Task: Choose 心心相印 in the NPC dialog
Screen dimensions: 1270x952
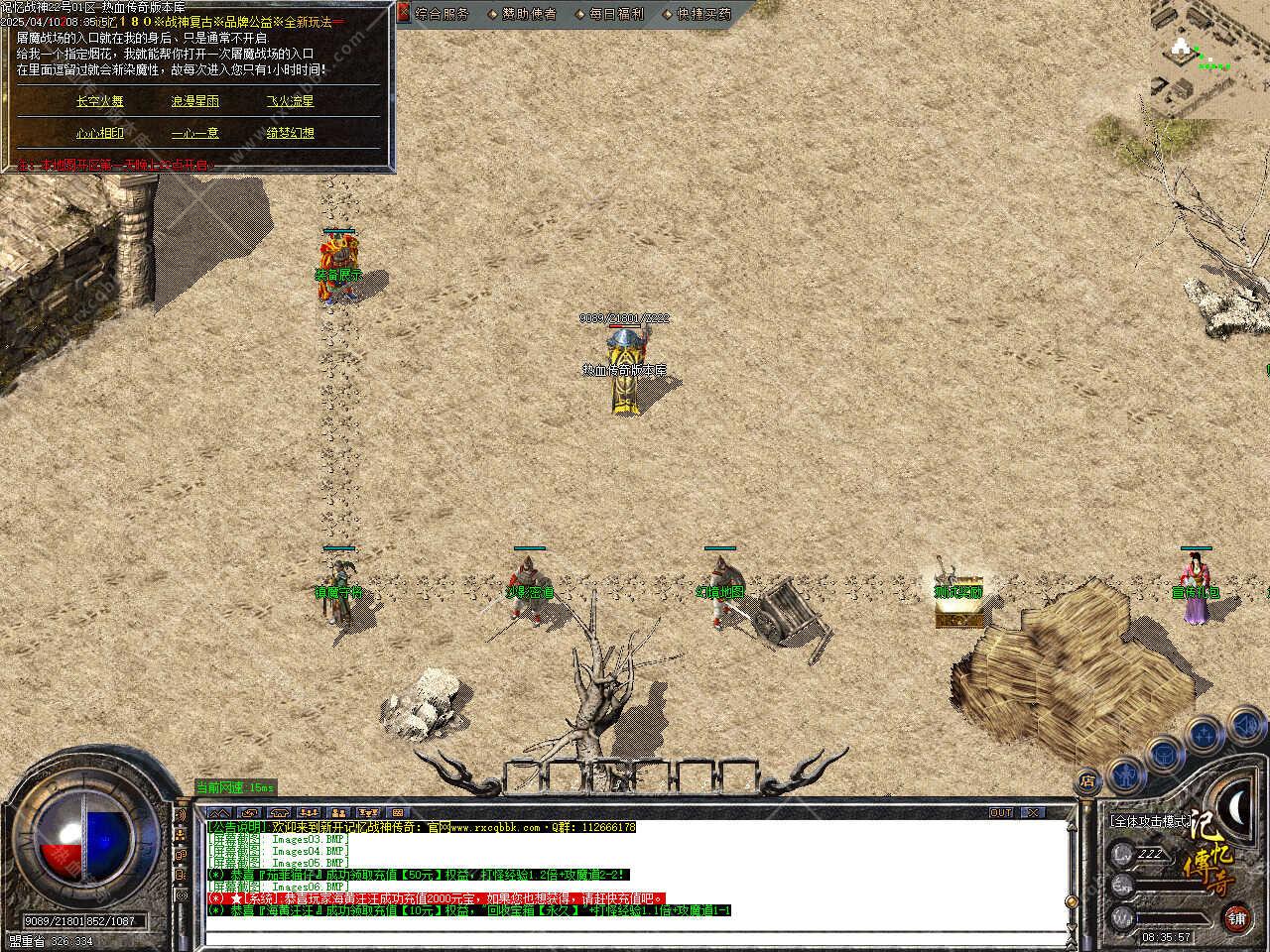Action: click(100, 133)
